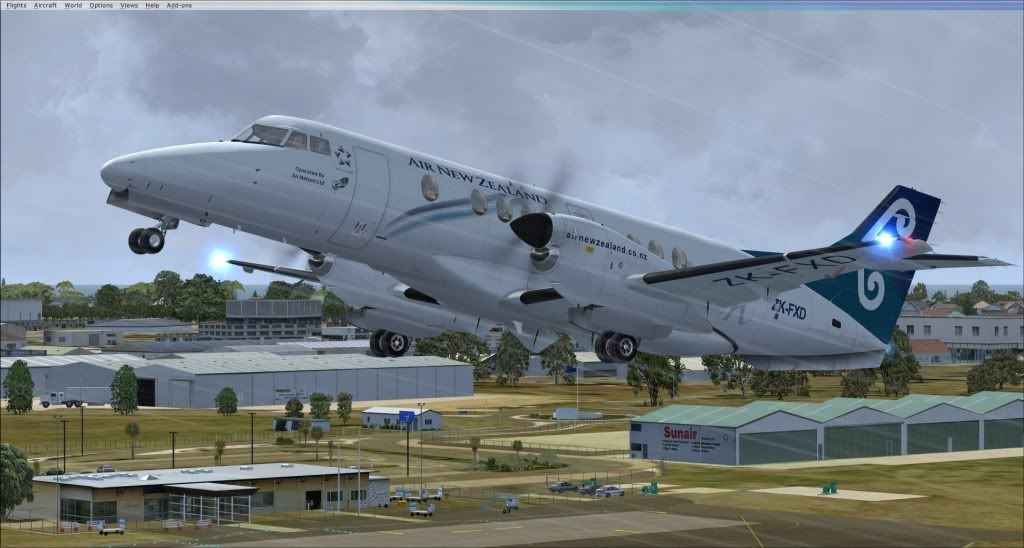1024x548 pixels.
Task: Open the Views menu
Action: coord(129,5)
